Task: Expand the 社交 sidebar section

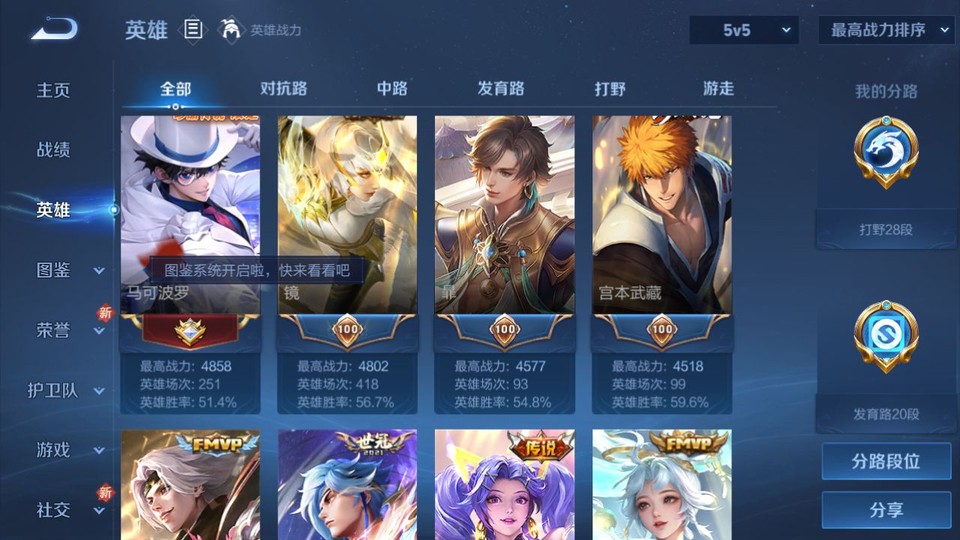Action: point(68,510)
